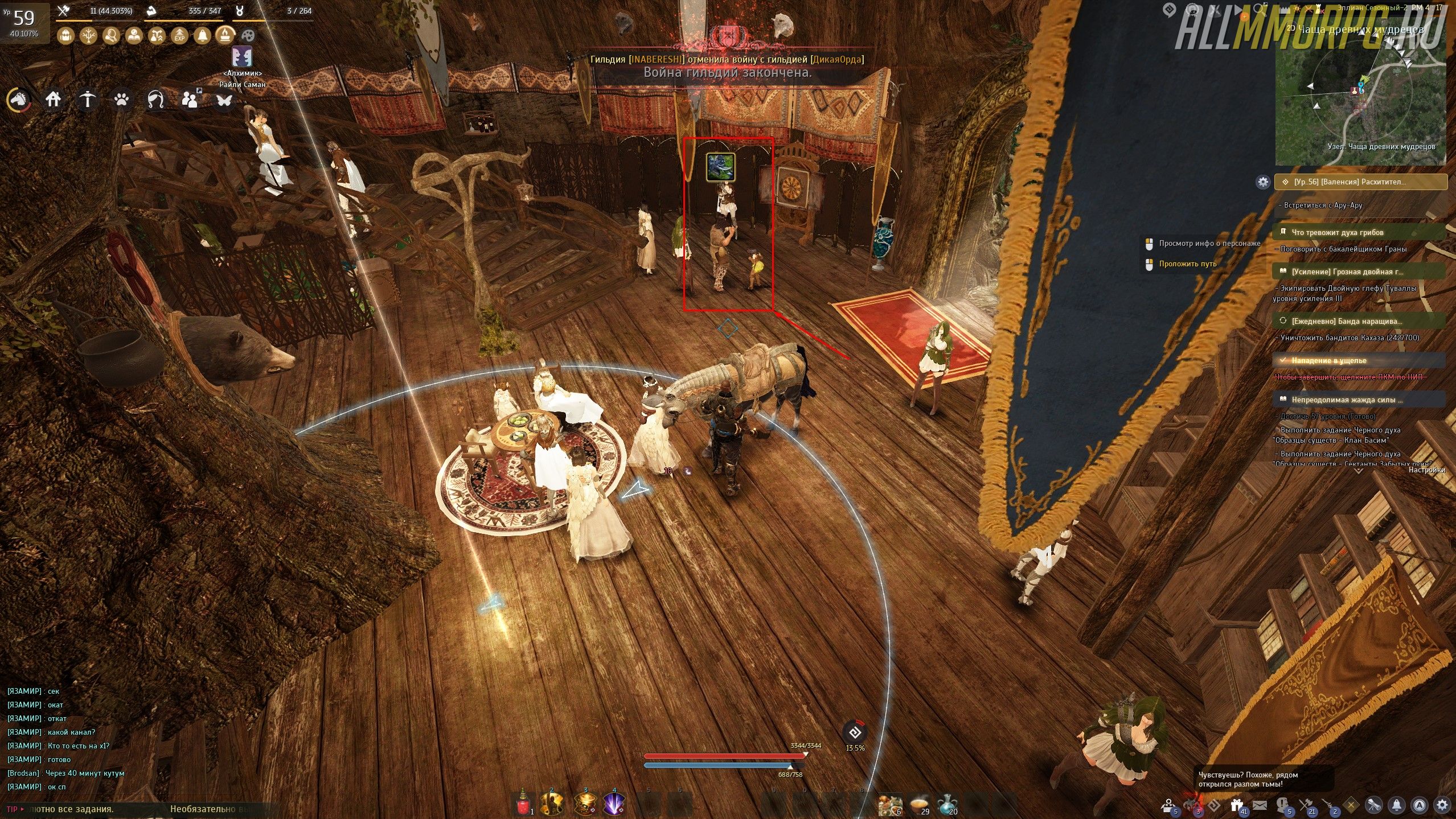Open the mail envelope icon

click(x=1260, y=805)
